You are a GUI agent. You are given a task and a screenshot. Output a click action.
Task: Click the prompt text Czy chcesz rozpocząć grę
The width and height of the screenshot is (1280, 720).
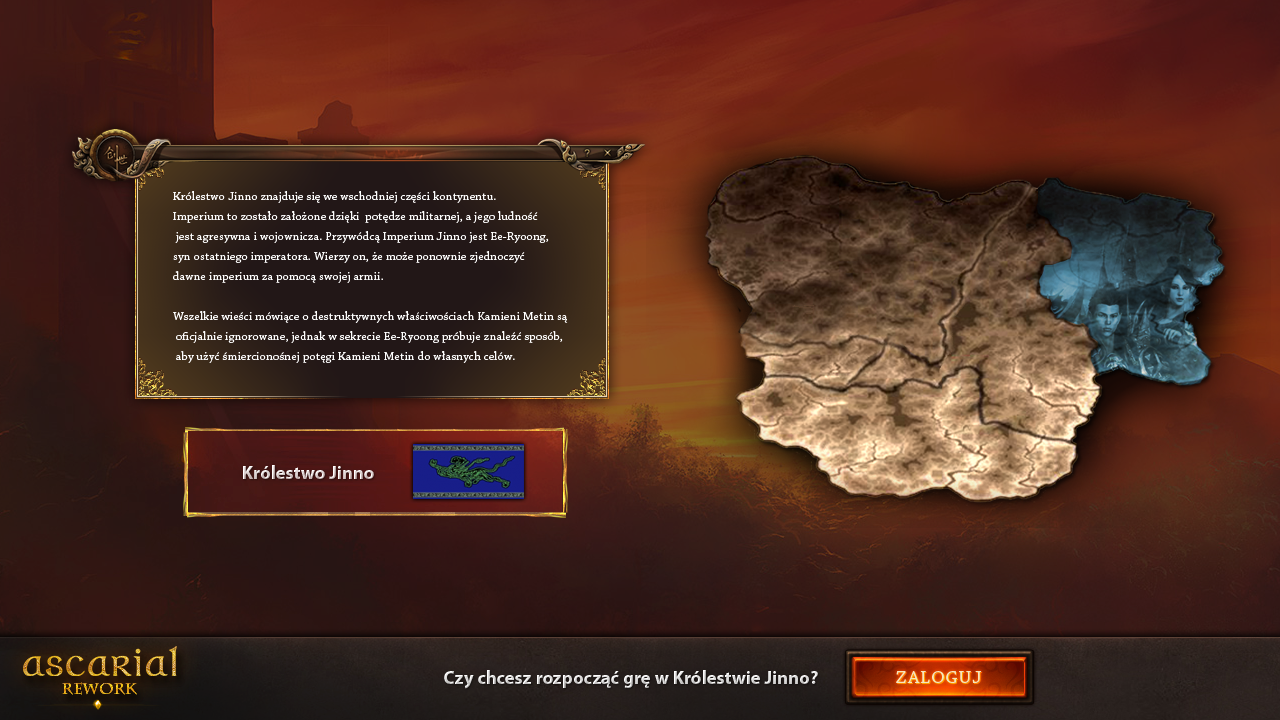pyautogui.click(x=630, y=677)
